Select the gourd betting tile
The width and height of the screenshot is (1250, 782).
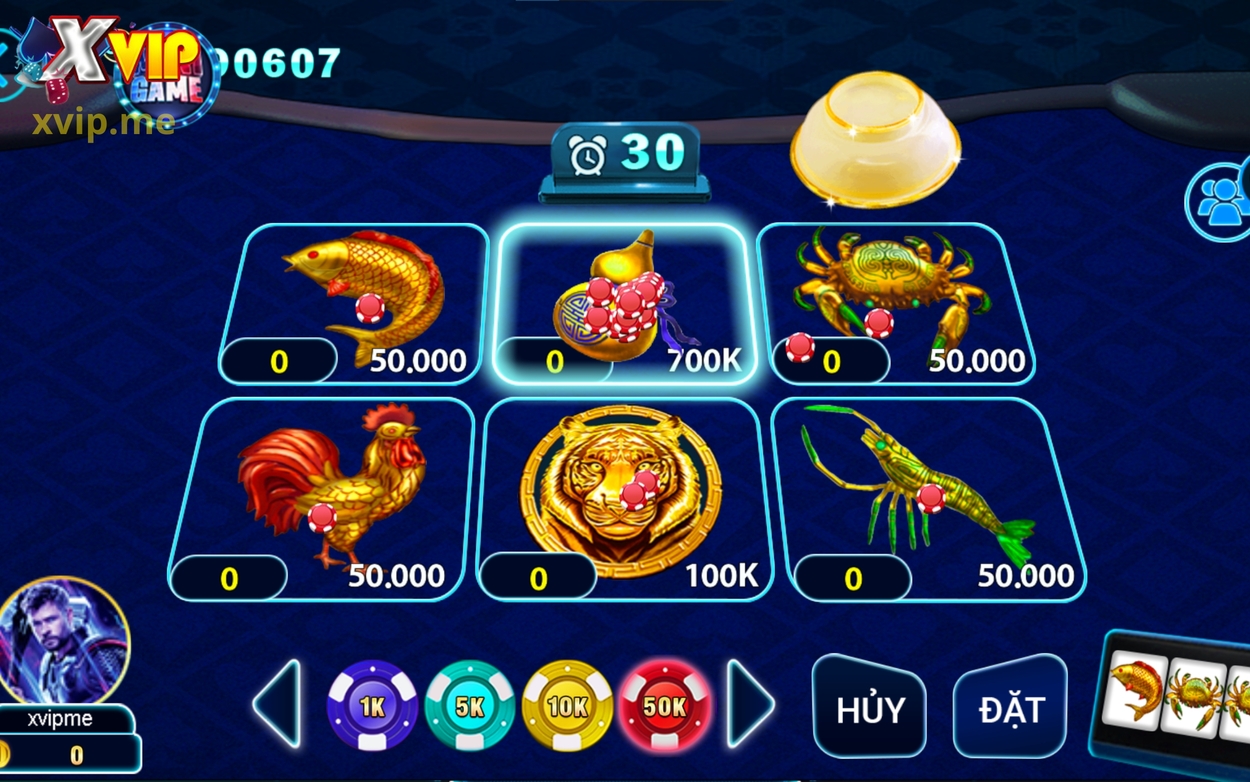tap(620, 300)
